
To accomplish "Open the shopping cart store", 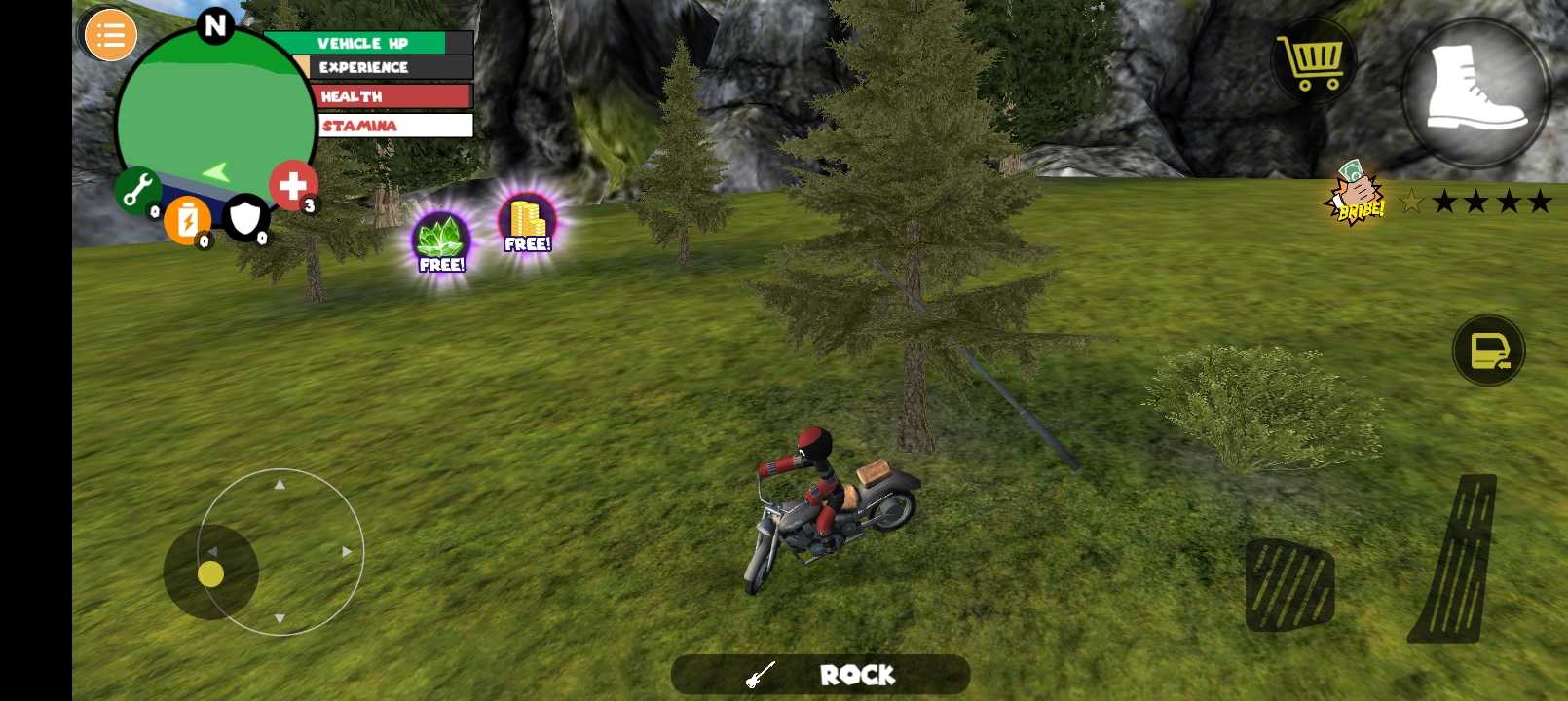I will [1313, 61].
